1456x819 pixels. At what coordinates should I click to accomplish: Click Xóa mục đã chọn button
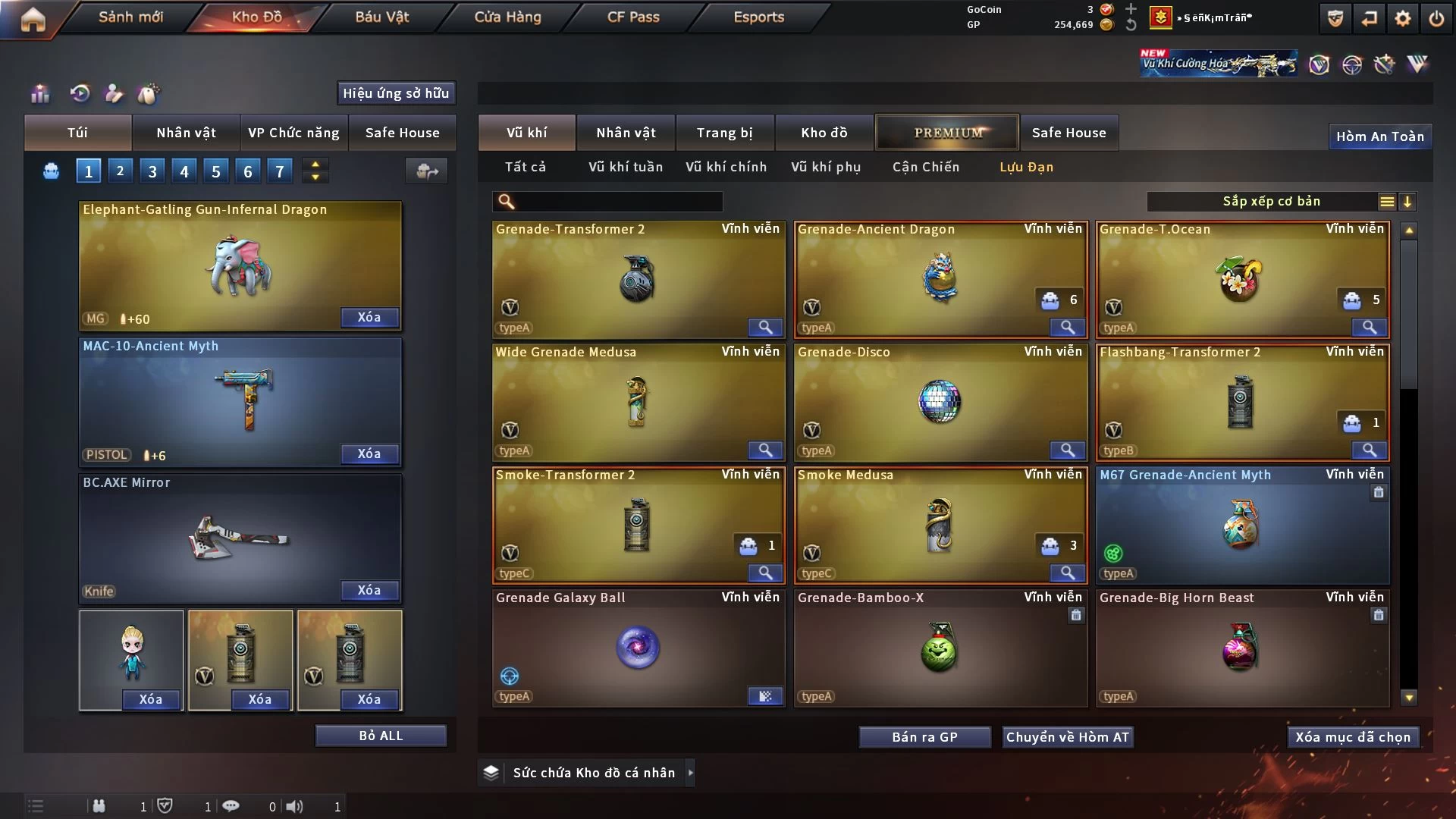coord(1353,737)
